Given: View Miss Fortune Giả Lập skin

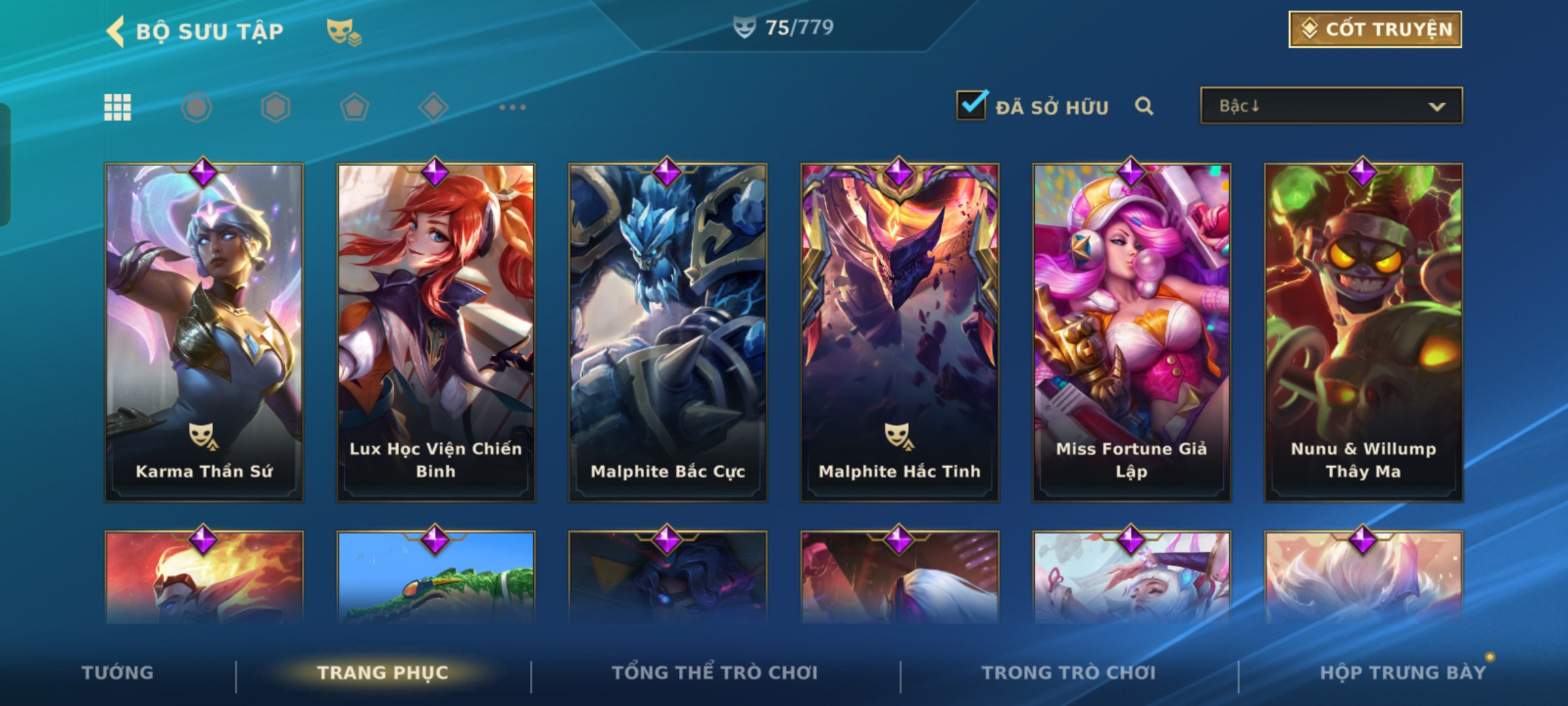Looking at the screenshot, I should click(x=1132, y=332).
